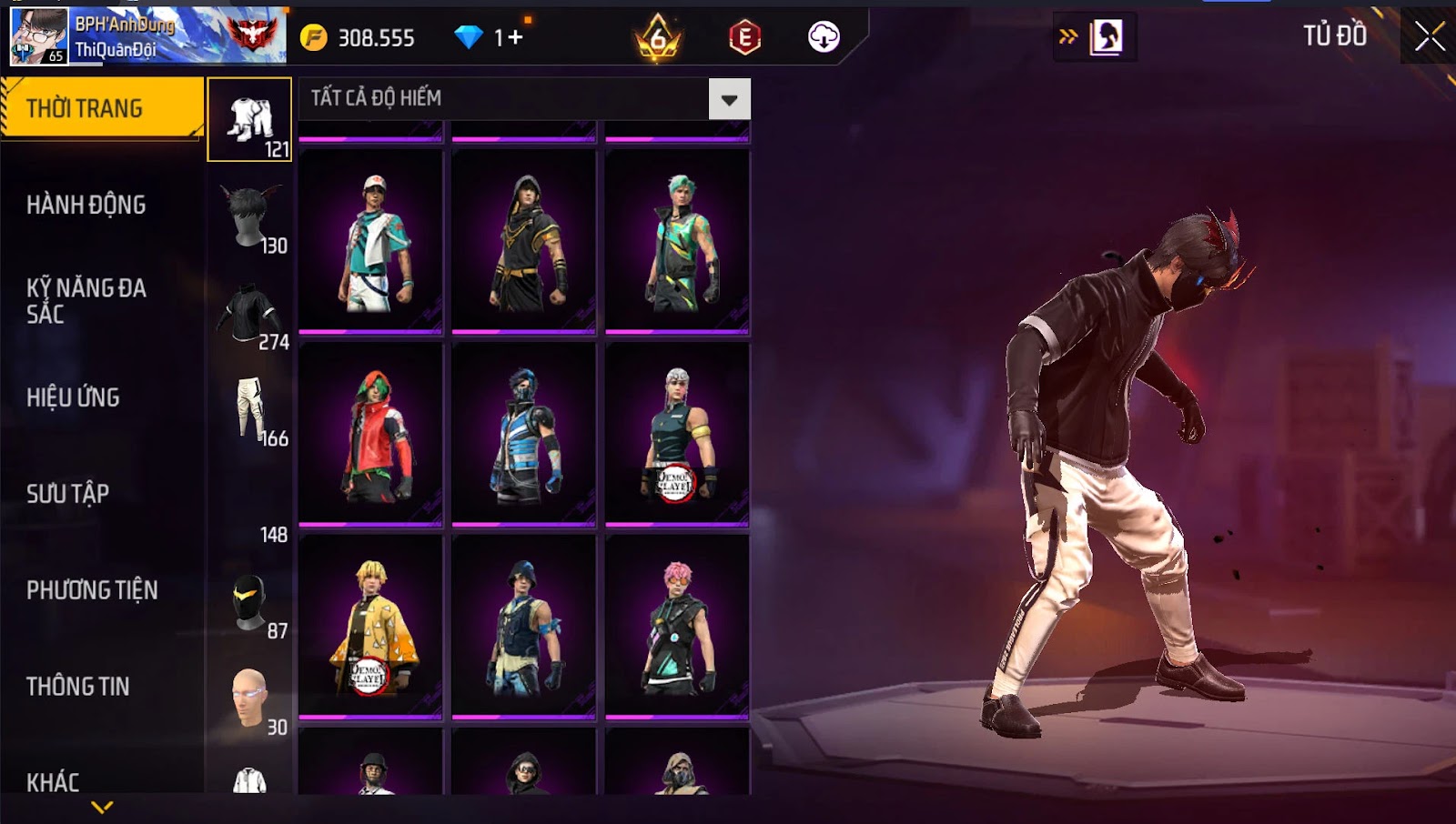Image resolution: width=1456 pixels, height=824 pixels.
Task: Open the player profile banner
Action: (x=147, y=36)
